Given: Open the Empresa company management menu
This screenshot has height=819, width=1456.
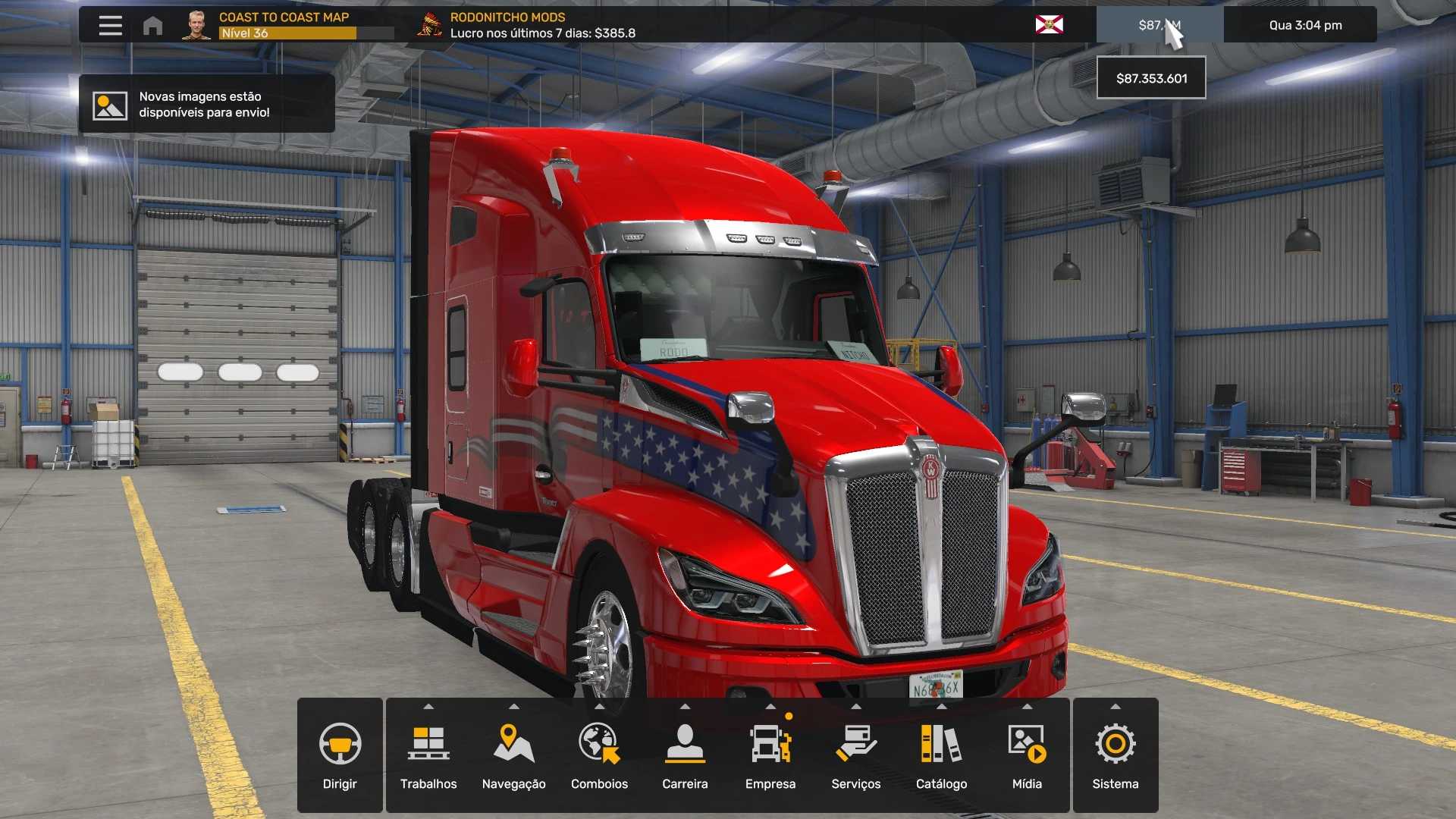Looking at the screenshot, I should [770, 755].
